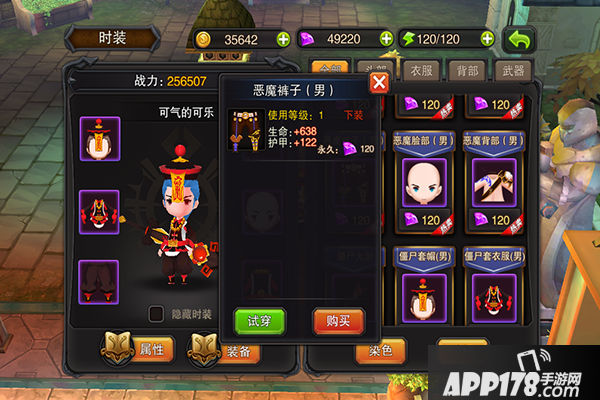Close the 恶魔裤子 item popup
Image resolution: width=600 pixels, height=400 pixels.
click(379, 82)
